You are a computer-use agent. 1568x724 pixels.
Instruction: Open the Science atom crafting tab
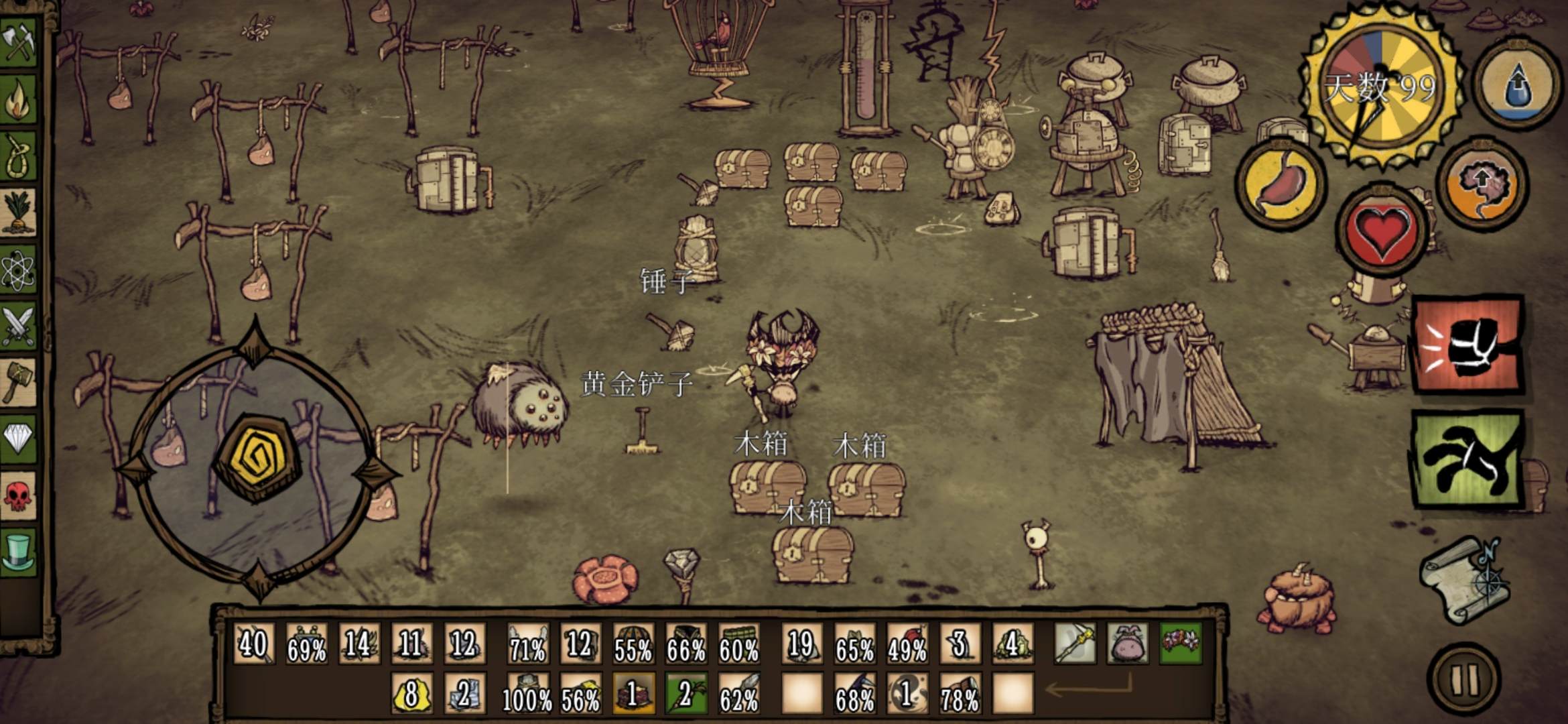tap(19, 270)
